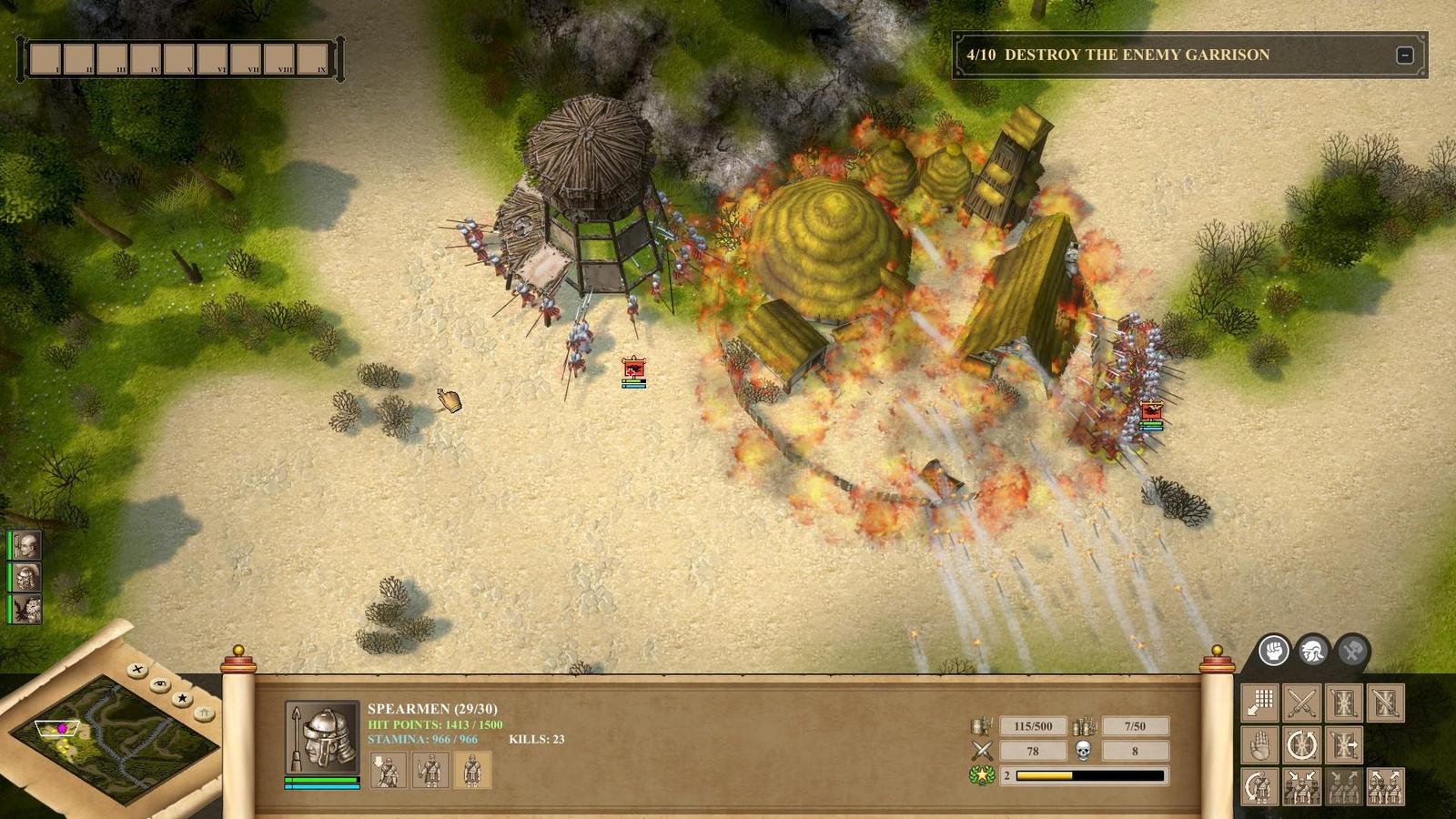Click the Spearmen helmet portrait
Viewport: 1456px width, 819px height.
(x=322, y=737)
